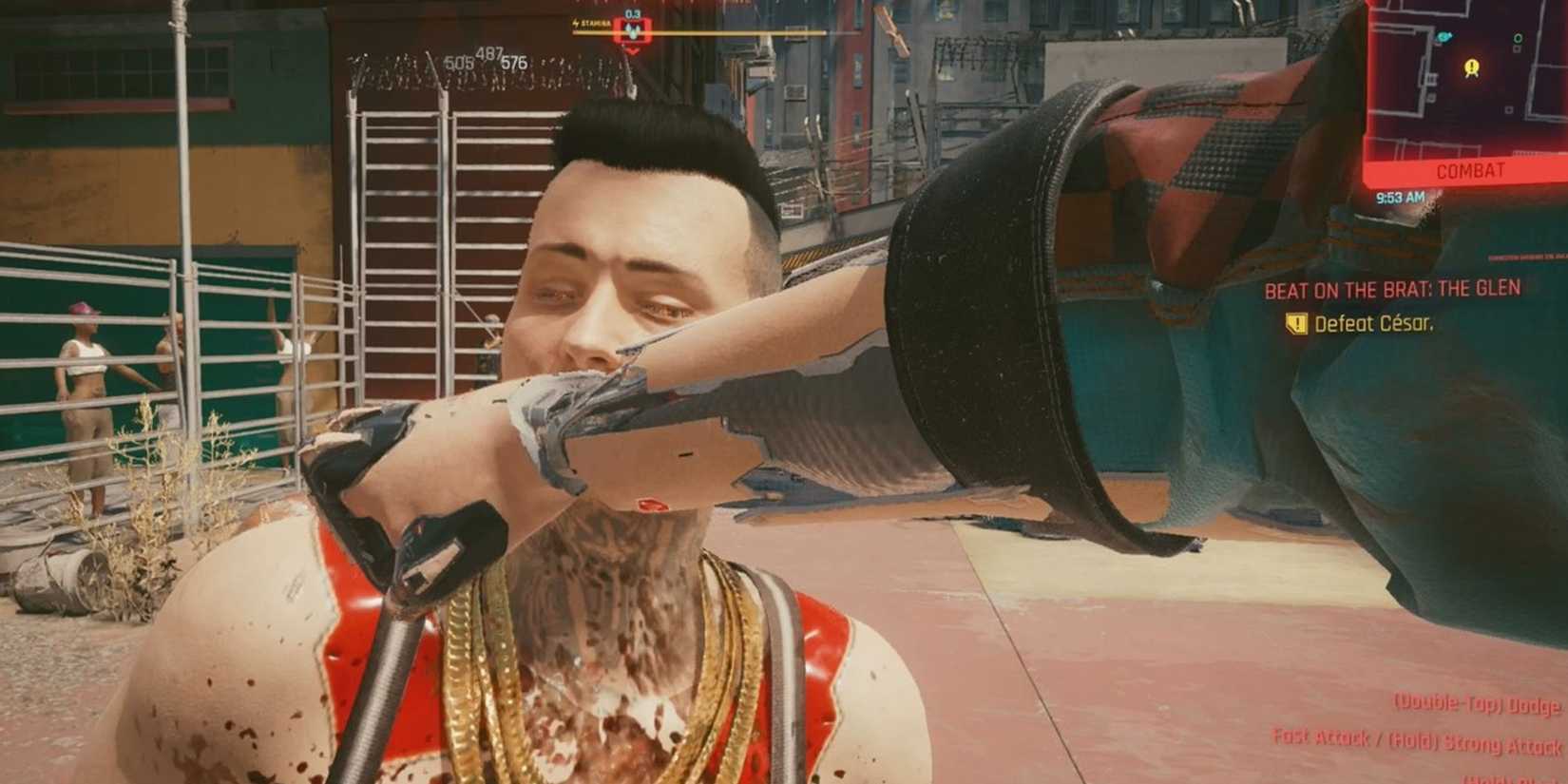The width and height of the screenshot is (1568, 784).
Task: Click the red chevron below the enemy health marker
Action: [632, 50]
